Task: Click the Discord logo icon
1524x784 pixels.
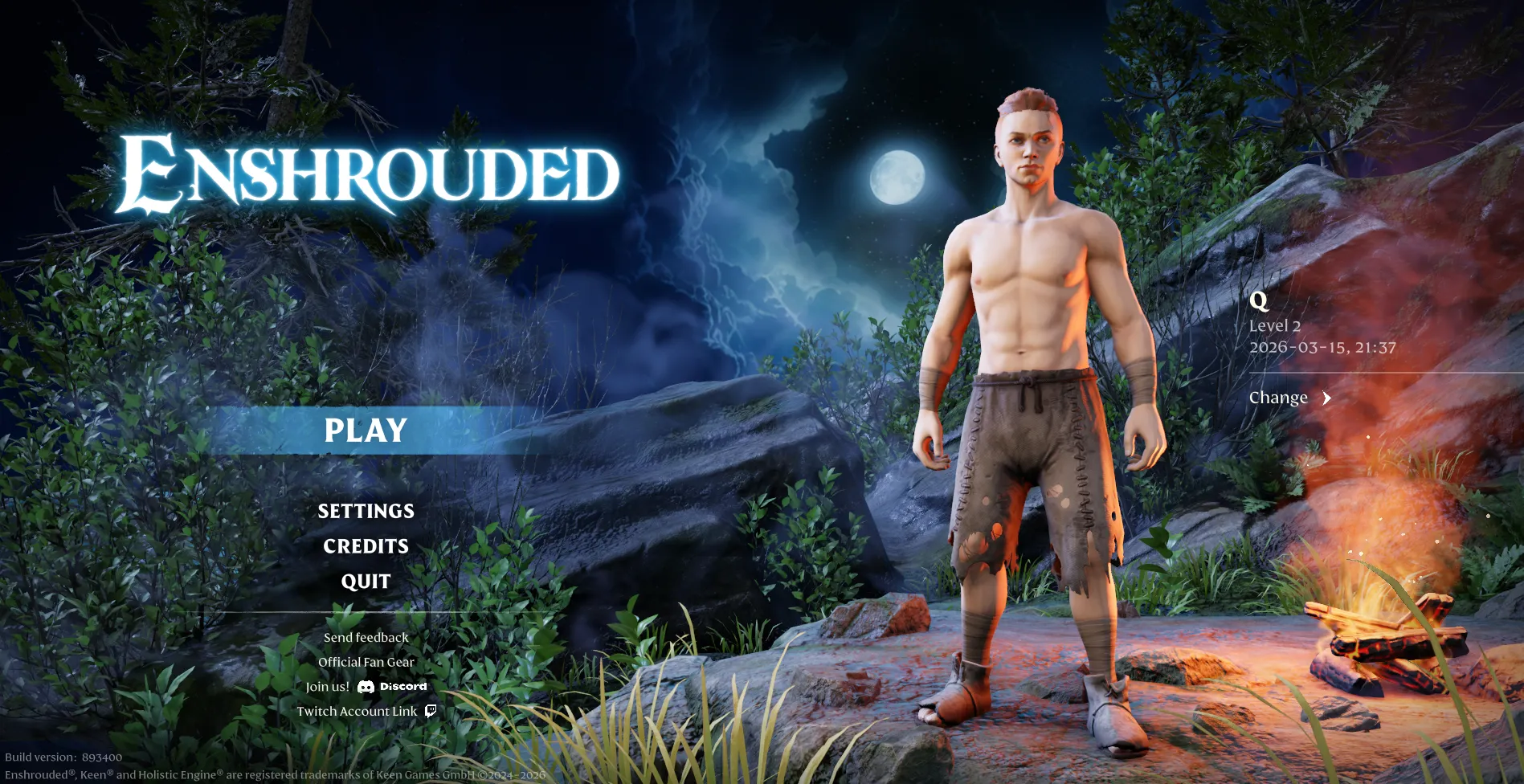Action: (x=368, y=686)
